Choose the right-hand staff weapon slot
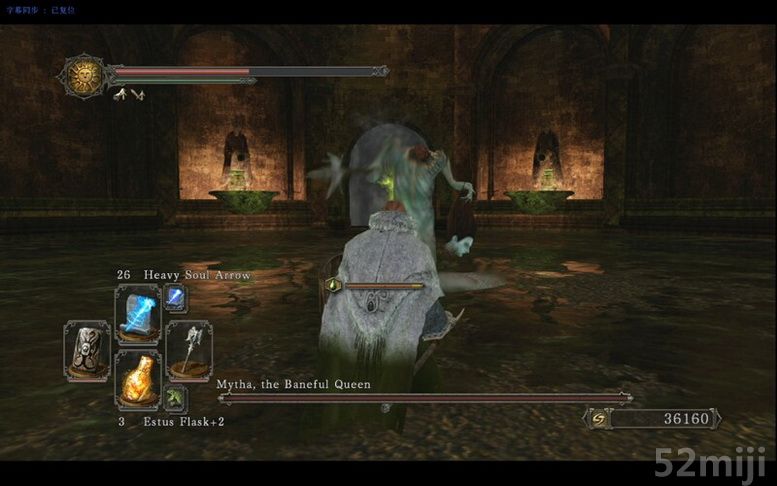Image resolution: width=777 pixels, height=486 pixels. coord(188,349)
